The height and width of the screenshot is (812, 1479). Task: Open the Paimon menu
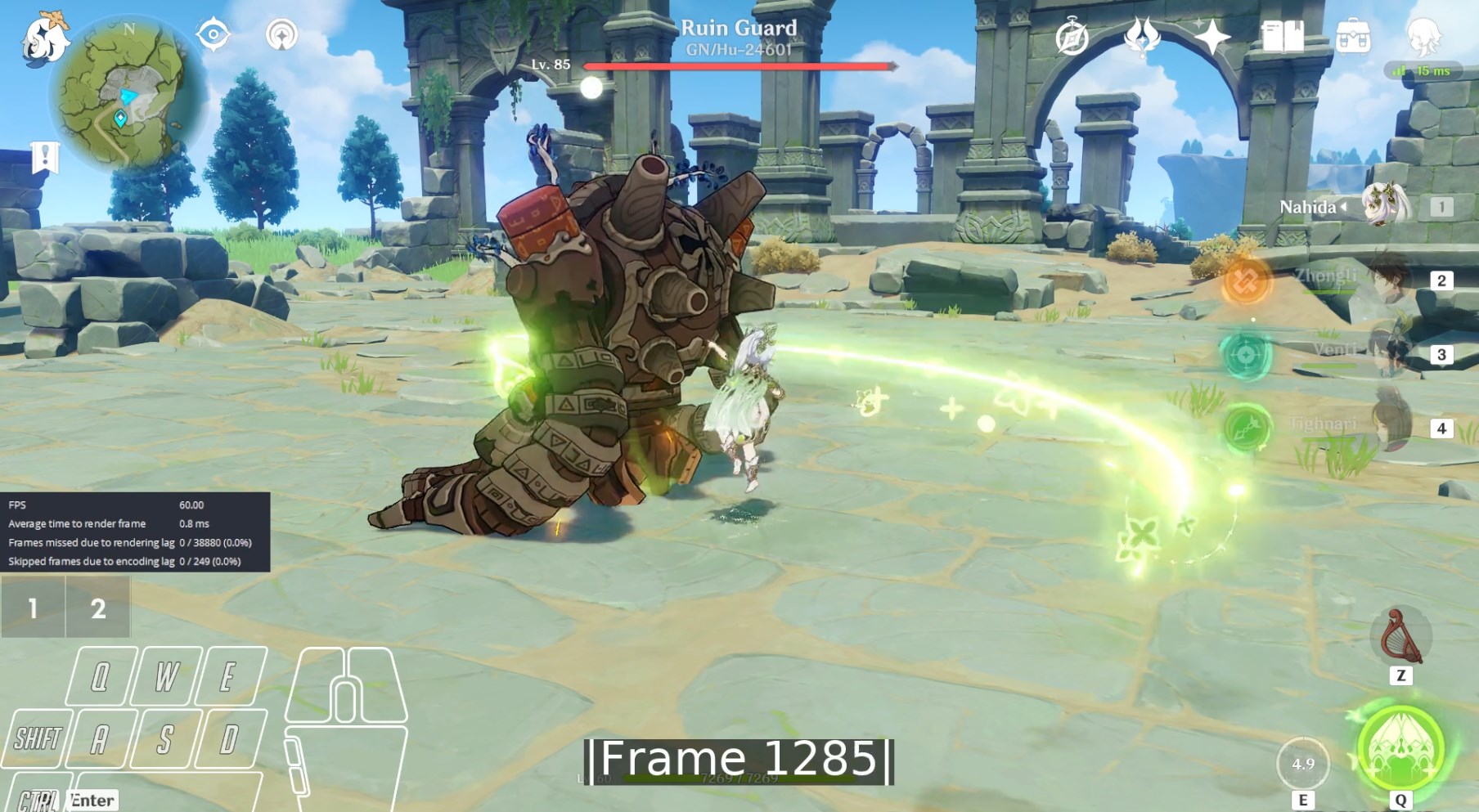click(45, 39)
